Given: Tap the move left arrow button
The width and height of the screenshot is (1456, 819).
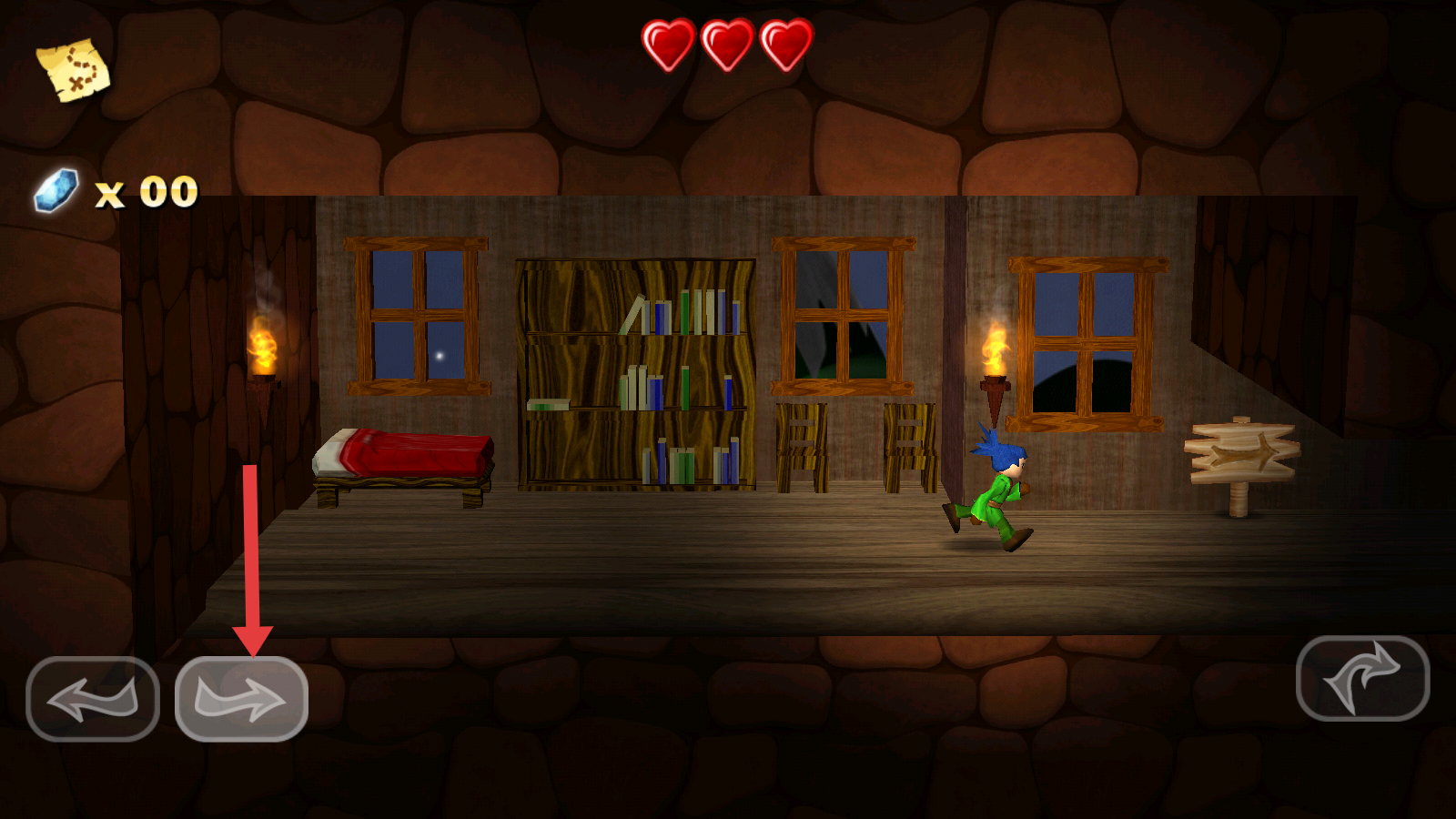Looking at the screenshot, I should (x=93, y=699).
